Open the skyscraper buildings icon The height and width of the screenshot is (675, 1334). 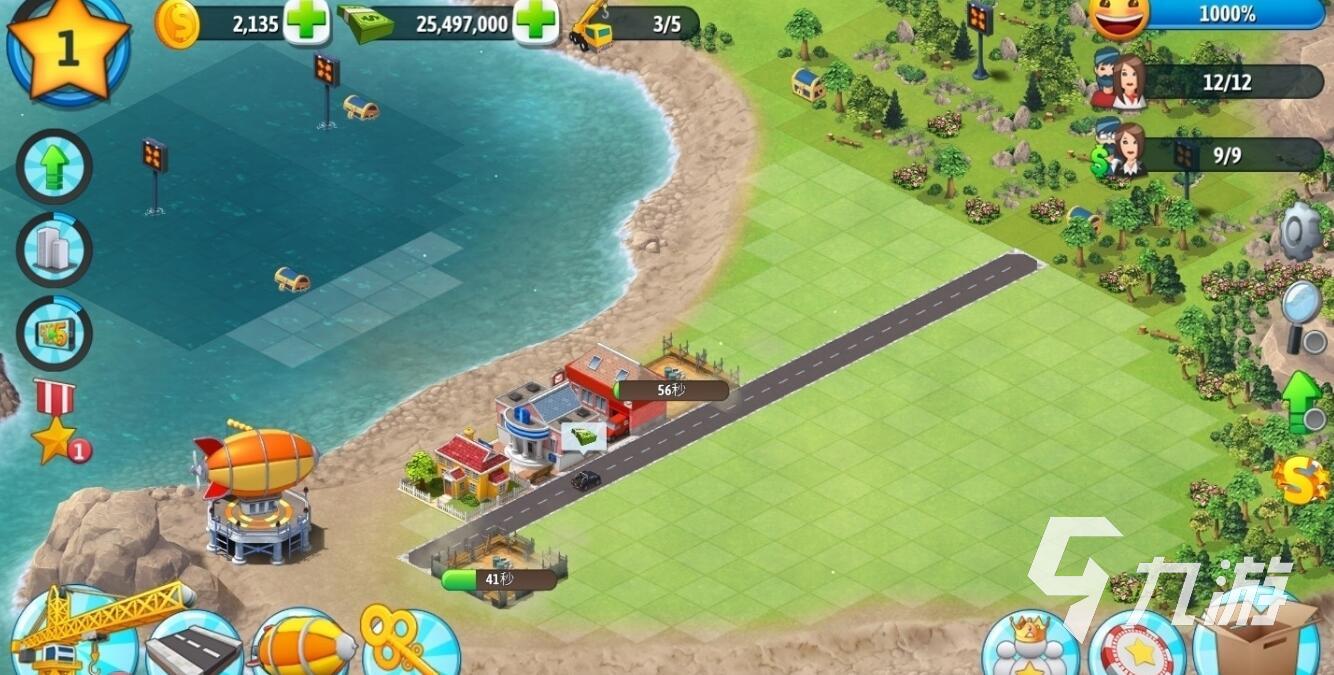pos(55,249)
